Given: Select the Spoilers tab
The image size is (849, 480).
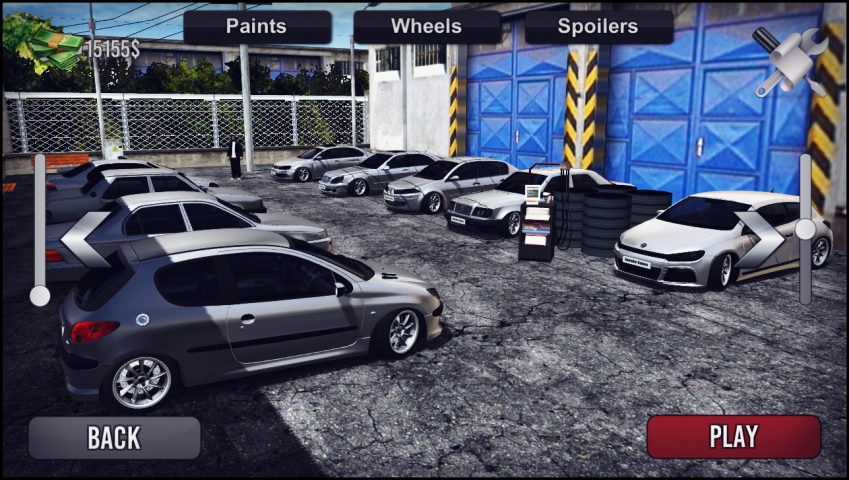Looking at the screenshot, I should pos(598,27).
